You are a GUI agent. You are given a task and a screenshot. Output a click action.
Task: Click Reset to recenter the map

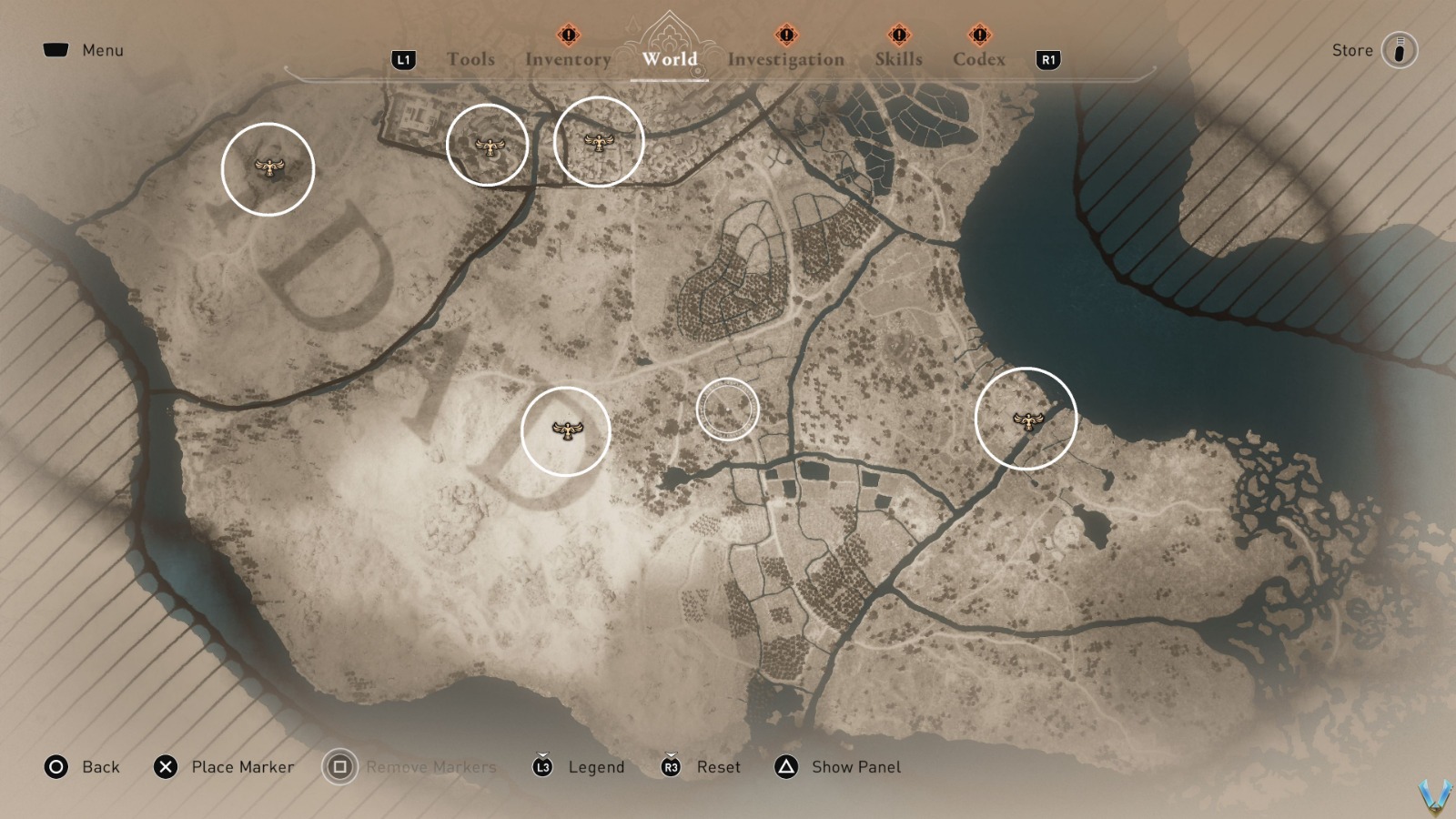pos(718,767)
